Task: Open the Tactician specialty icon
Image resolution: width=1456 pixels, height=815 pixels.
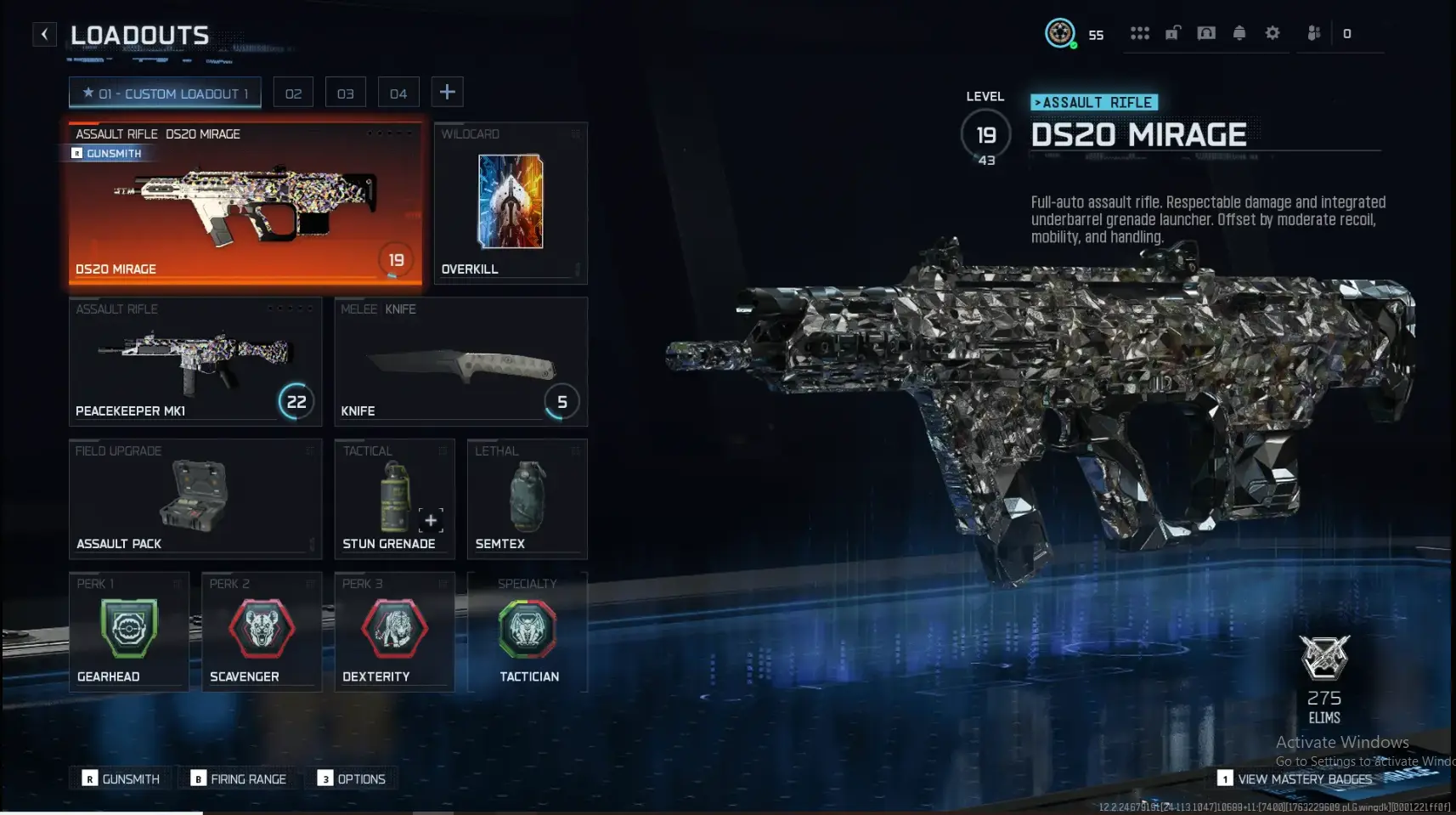Action: (x=528, y=630)
